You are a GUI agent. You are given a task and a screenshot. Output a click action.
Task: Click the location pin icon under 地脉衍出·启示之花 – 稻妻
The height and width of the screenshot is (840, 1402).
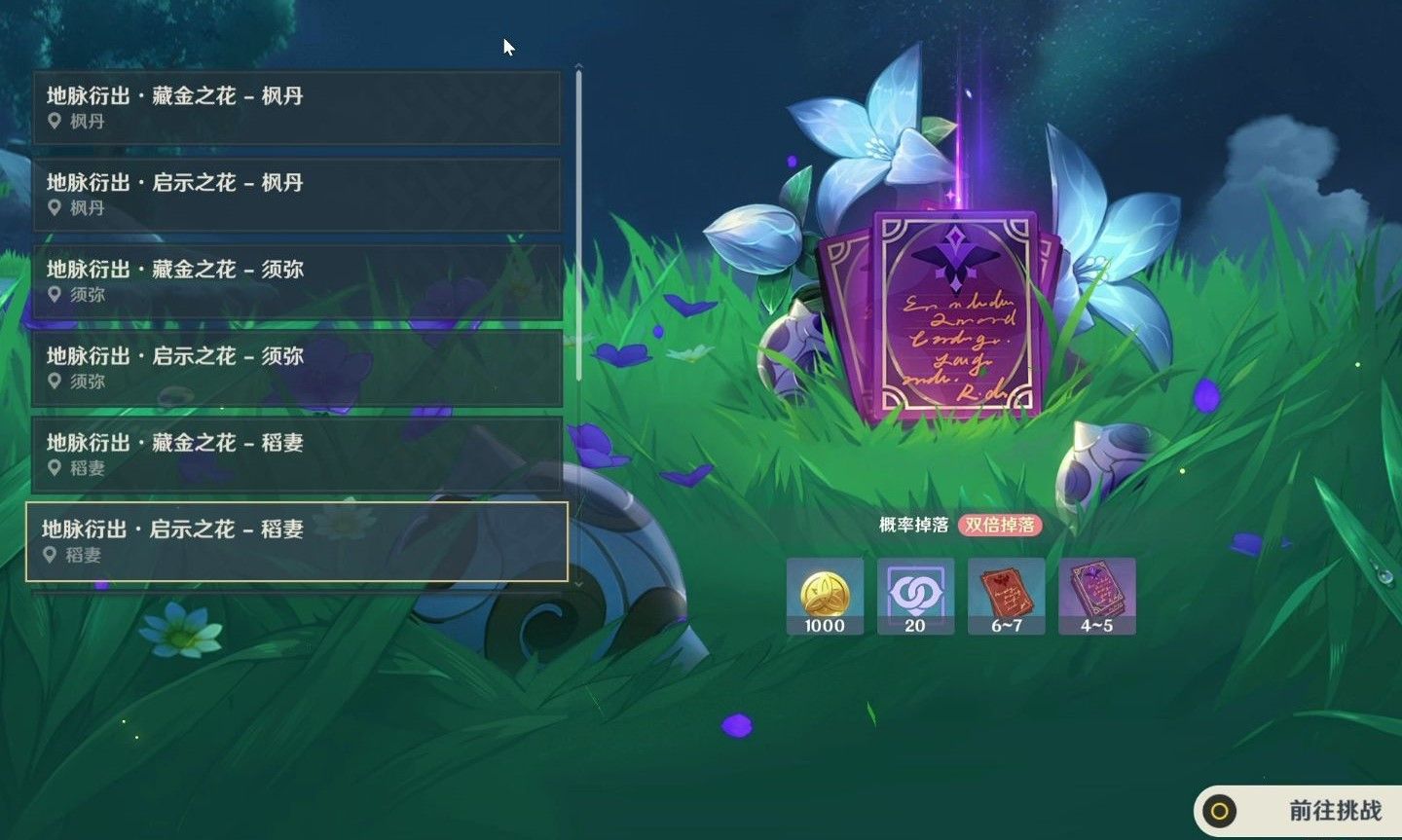click(x=54, y=556)
